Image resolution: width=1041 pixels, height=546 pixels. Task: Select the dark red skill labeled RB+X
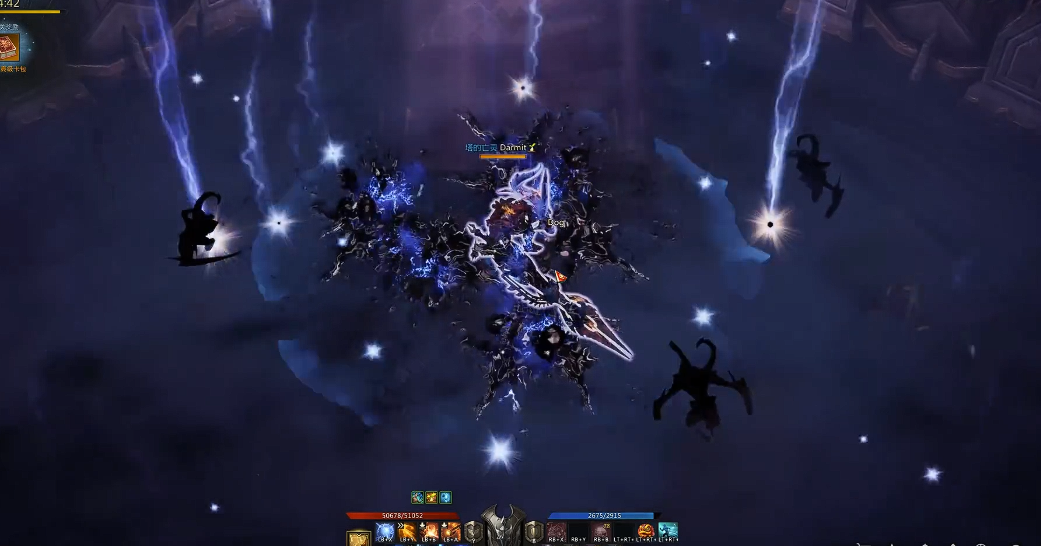point(556,531)
